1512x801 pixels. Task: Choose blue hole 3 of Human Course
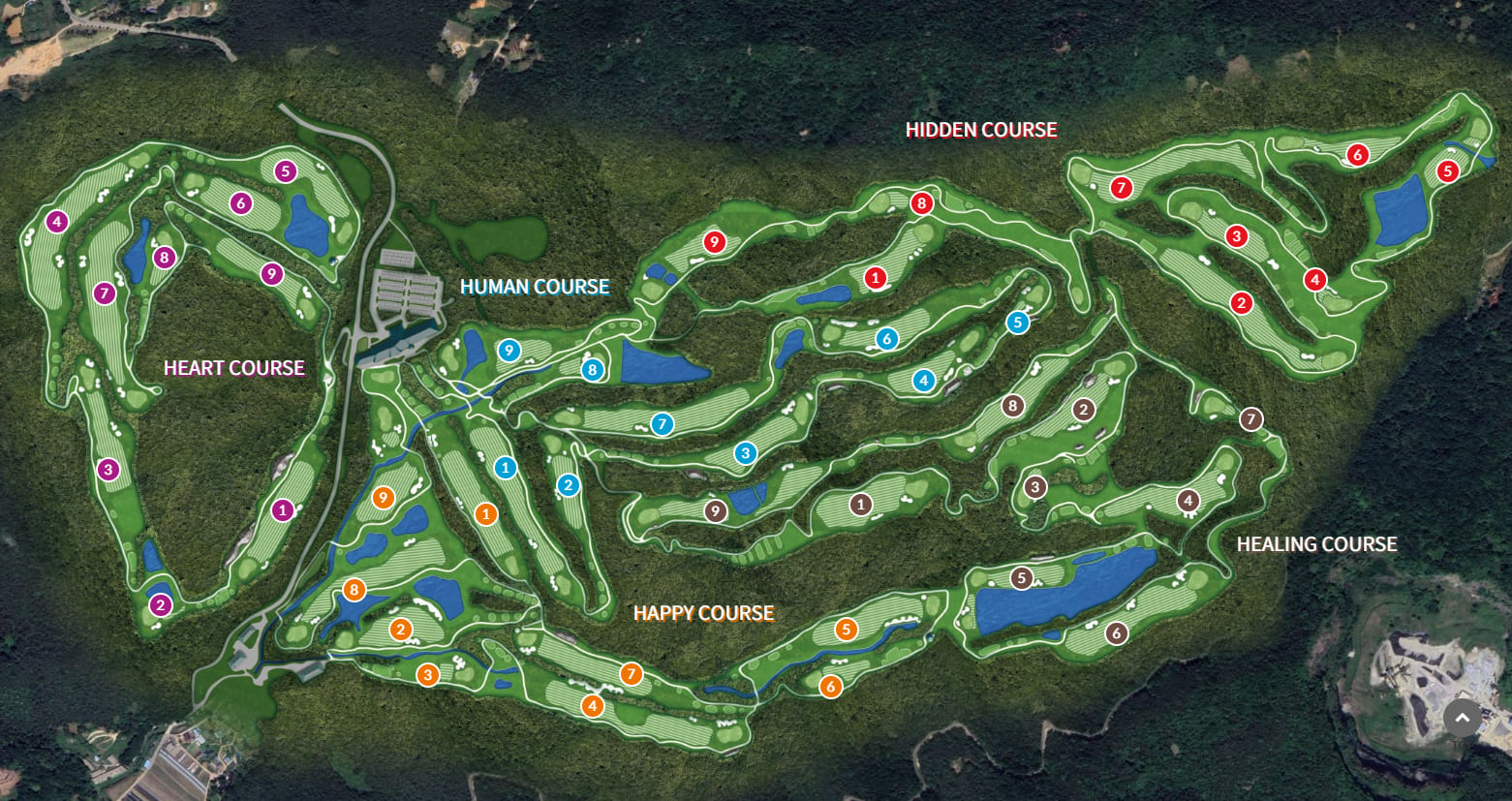pyautogui.click(x=744, y=452)
